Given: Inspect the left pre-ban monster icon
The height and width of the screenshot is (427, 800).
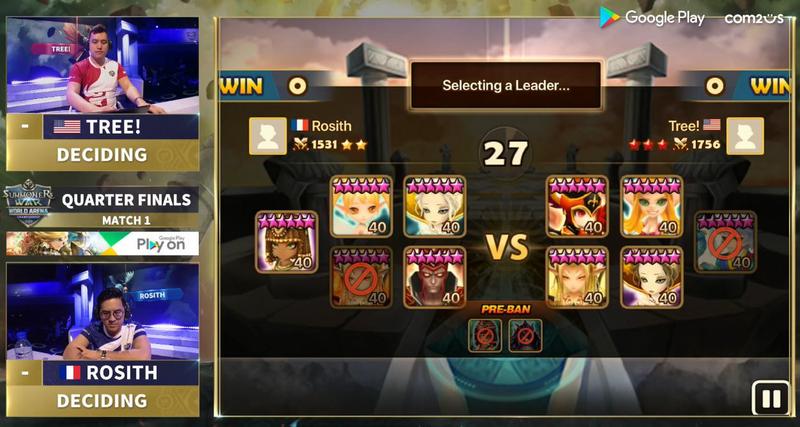Looking at the screenshot, I should pos(487,335).
